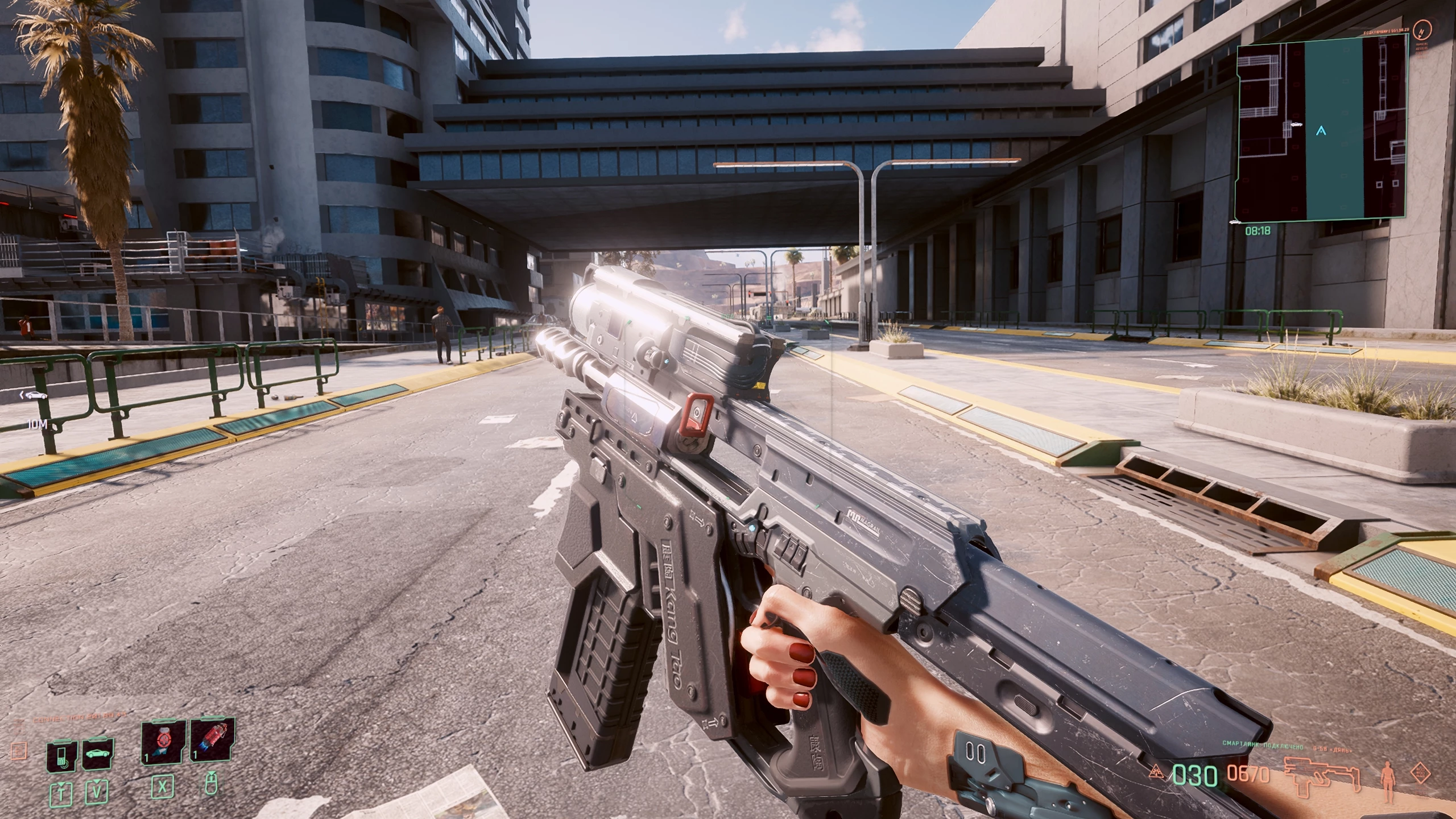
Task: Click the vehicle distance marker car icon
Action: click(x=35, y=395)
